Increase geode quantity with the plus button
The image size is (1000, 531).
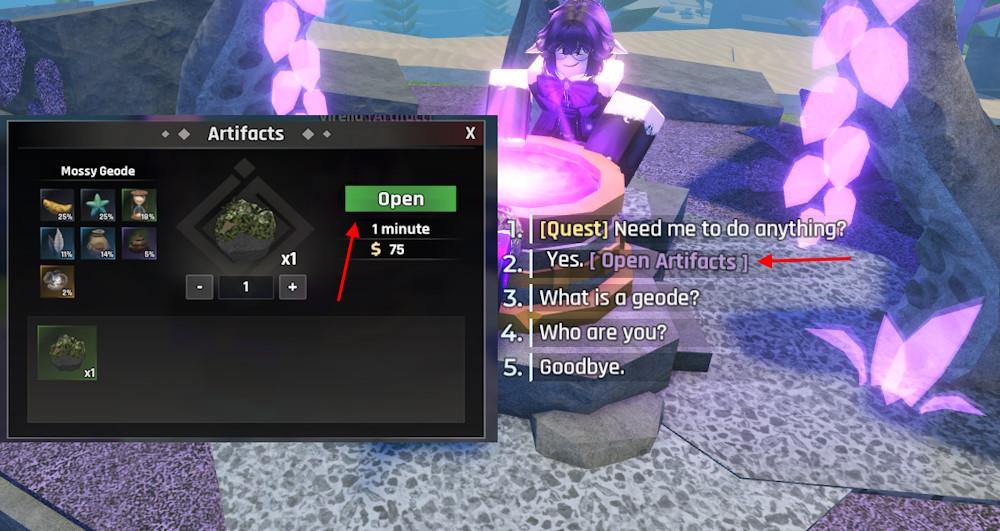pos(293,287)
